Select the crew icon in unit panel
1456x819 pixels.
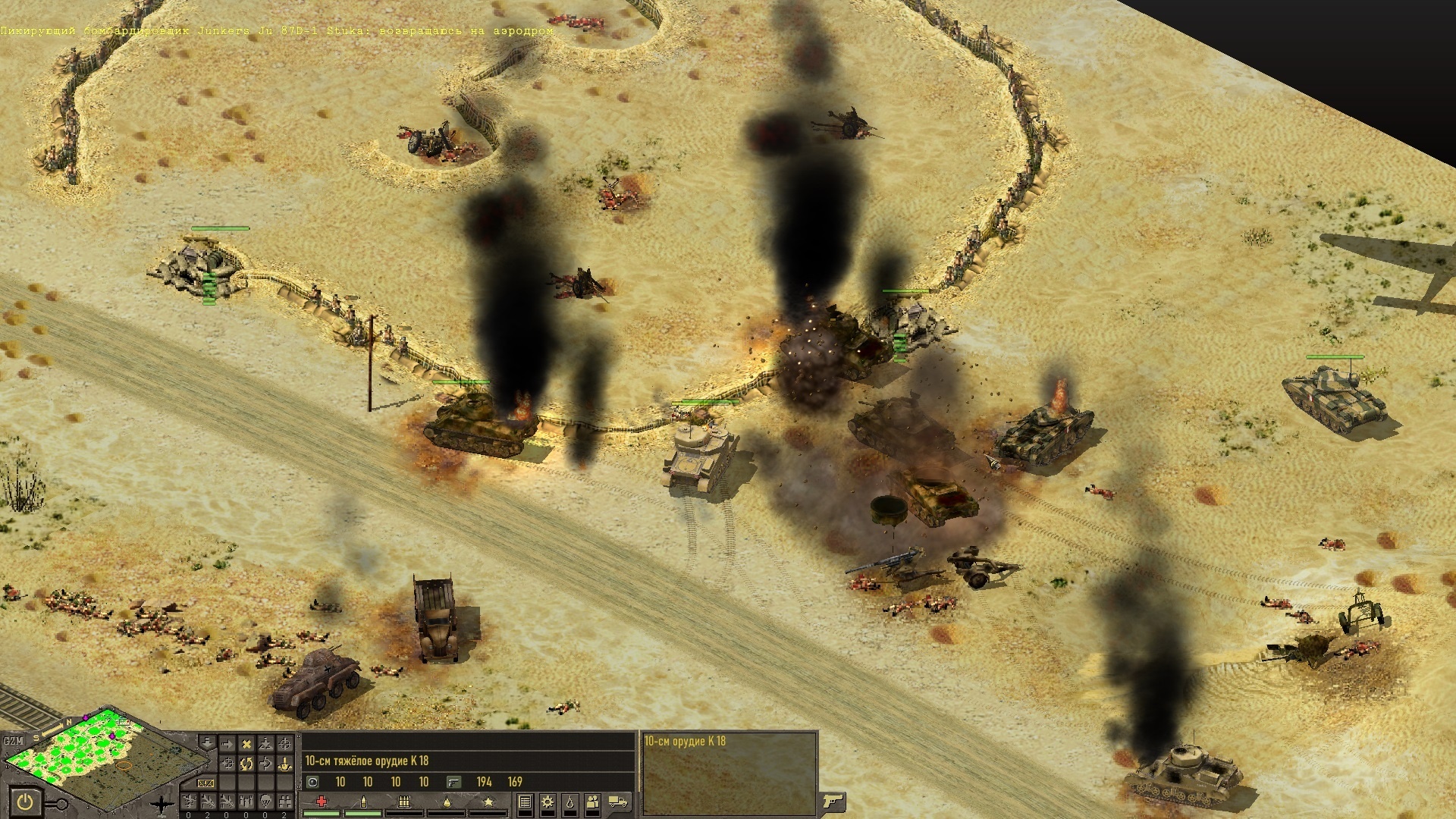(592, 802)
